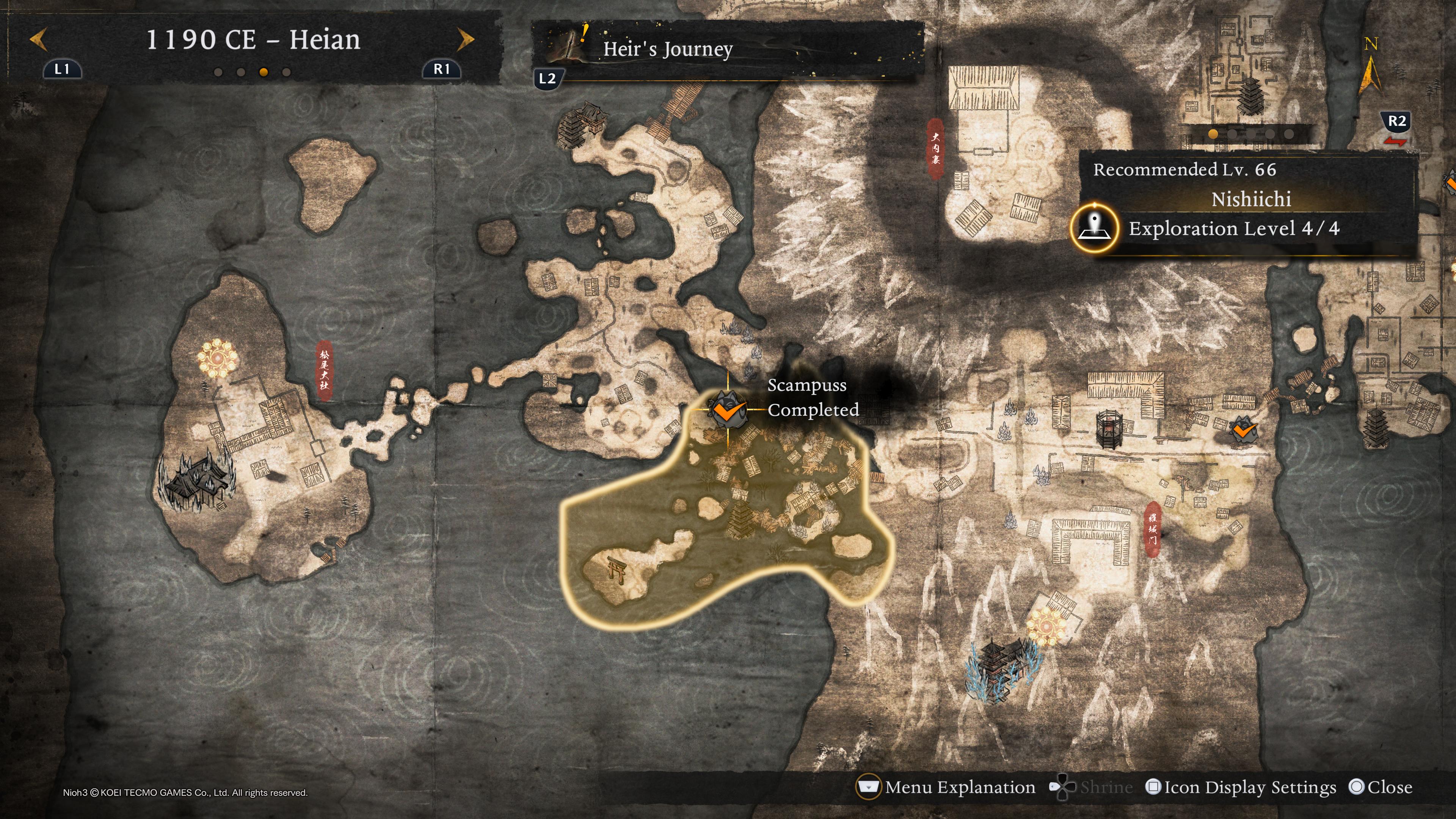The width and height of the screenshot is (1456, 819).
Task: Click the Nishiichi exploration level icon
Action: click(x=1095, y=228)
